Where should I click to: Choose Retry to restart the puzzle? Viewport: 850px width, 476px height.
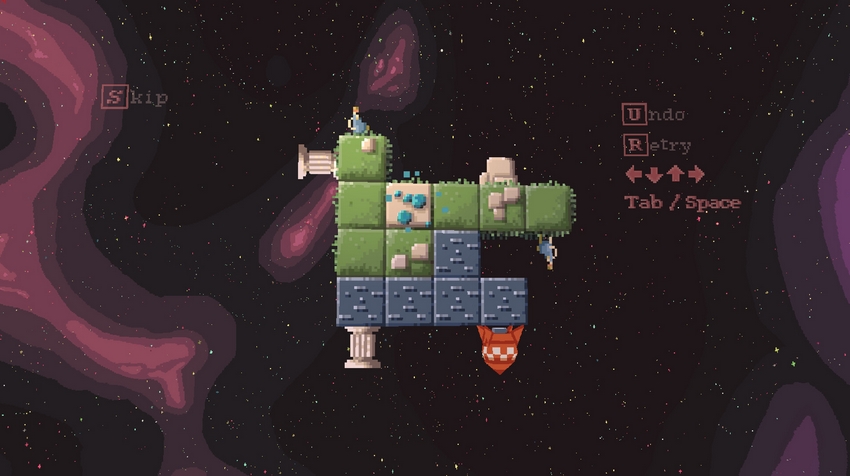tap(657, 145)
